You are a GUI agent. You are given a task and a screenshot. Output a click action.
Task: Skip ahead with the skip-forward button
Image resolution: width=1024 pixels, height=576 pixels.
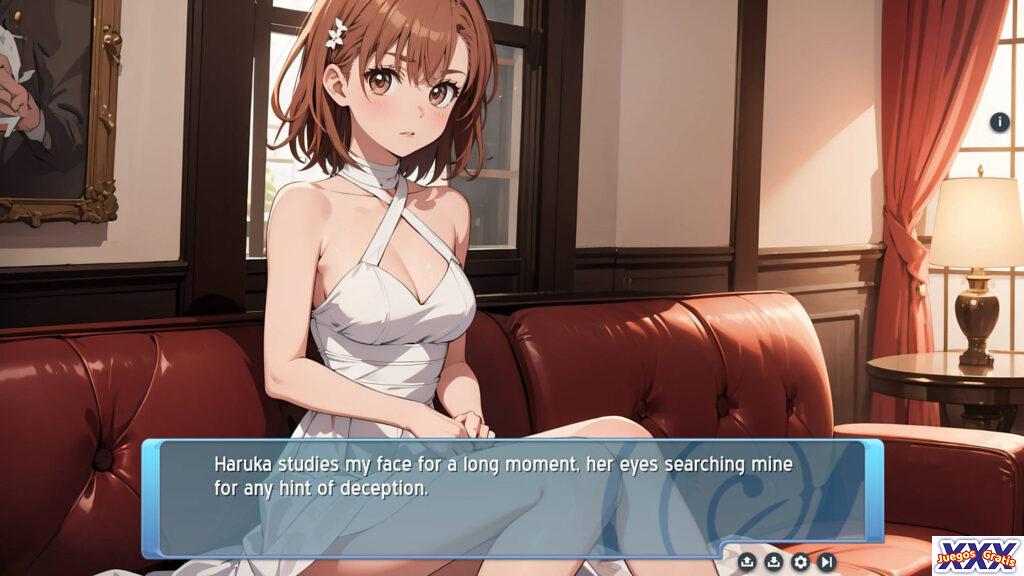pyautogui.click(x=826, y=562)
